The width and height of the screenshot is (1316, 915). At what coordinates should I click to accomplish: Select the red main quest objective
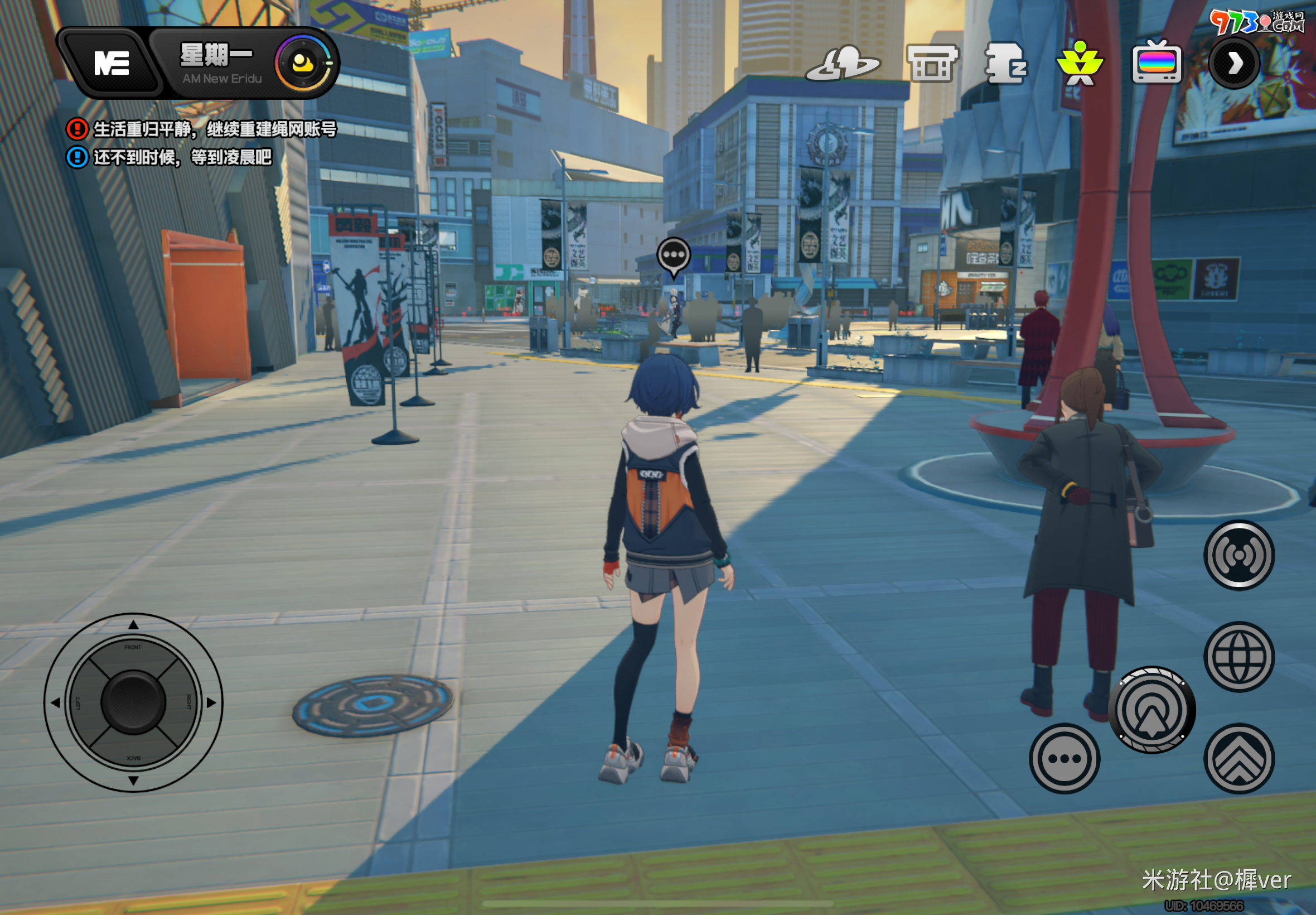[x=202, y=129]
